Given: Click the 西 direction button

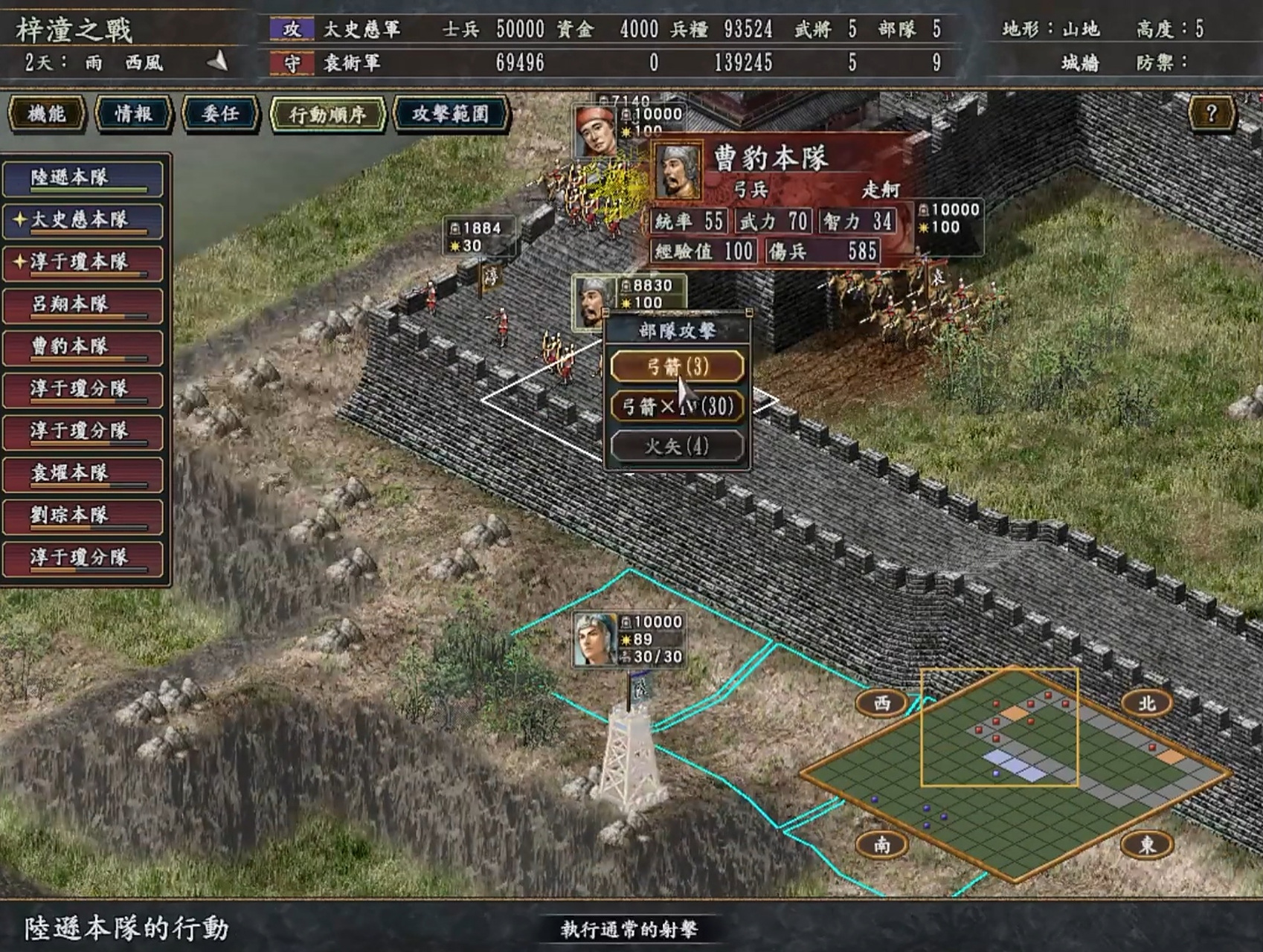Looking at the screenshot, I should click(881, 703).
